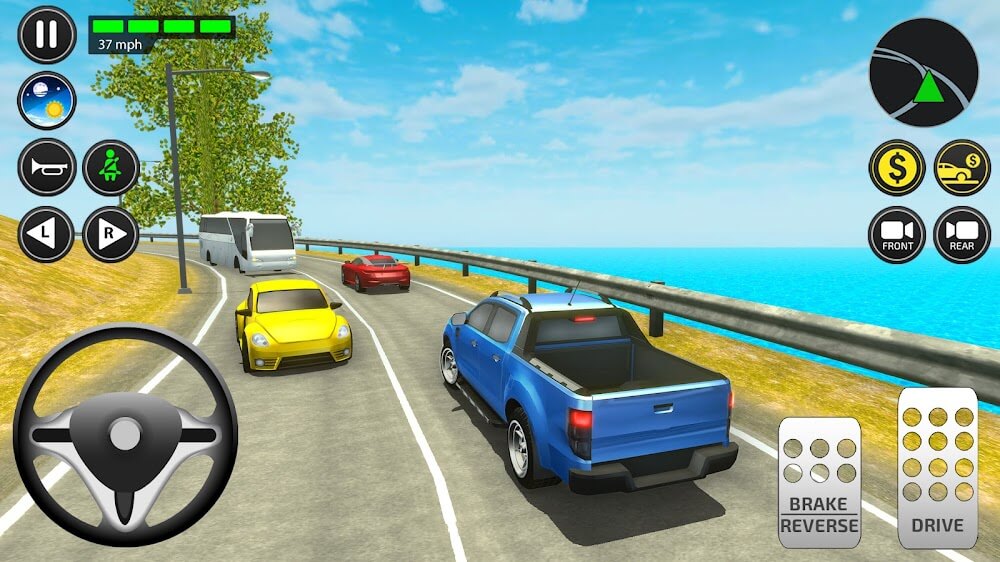The width and height of the screenshot is (1000, 562).
Task: Activate the right turn signal
Action: [x=110, y=234]
